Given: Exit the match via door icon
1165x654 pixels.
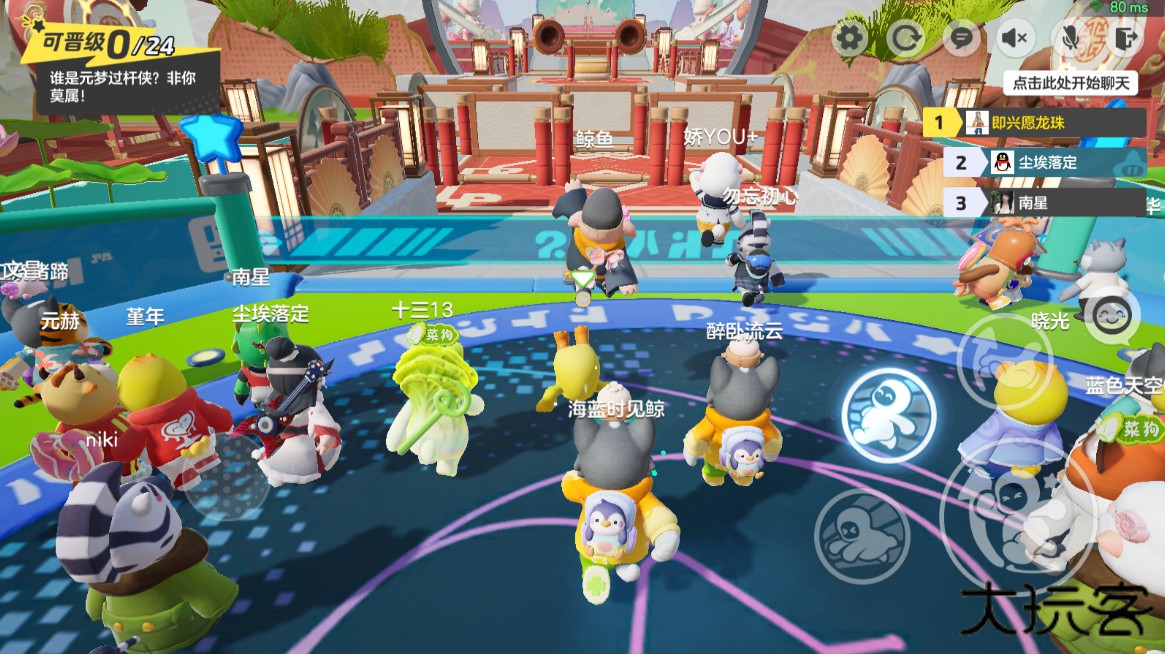Looking at the screenshot, I should tap(1127, 39).
